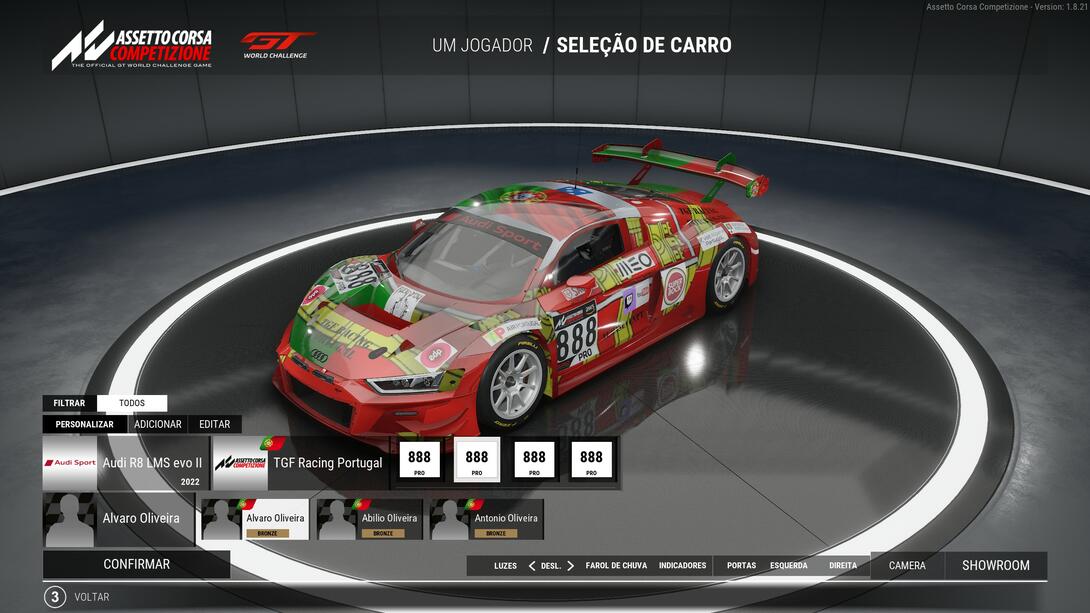Toggle the car lights with Luzes
Viewport: 1090px width, 613px height.
505,566
